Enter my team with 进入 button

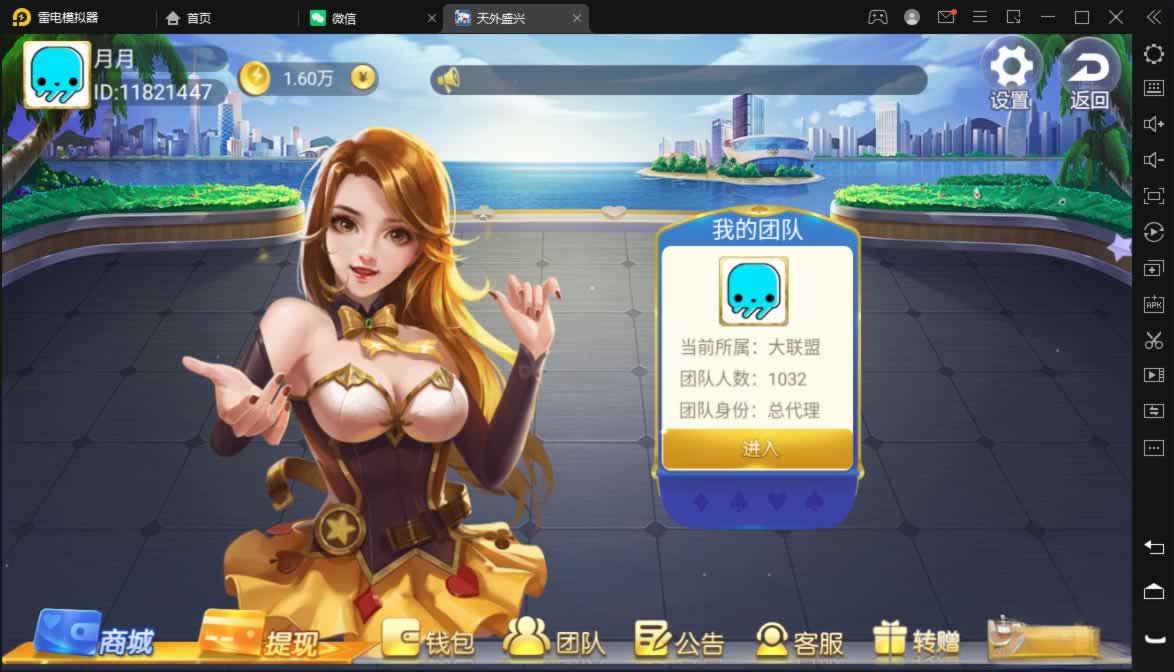pos(758,449)
